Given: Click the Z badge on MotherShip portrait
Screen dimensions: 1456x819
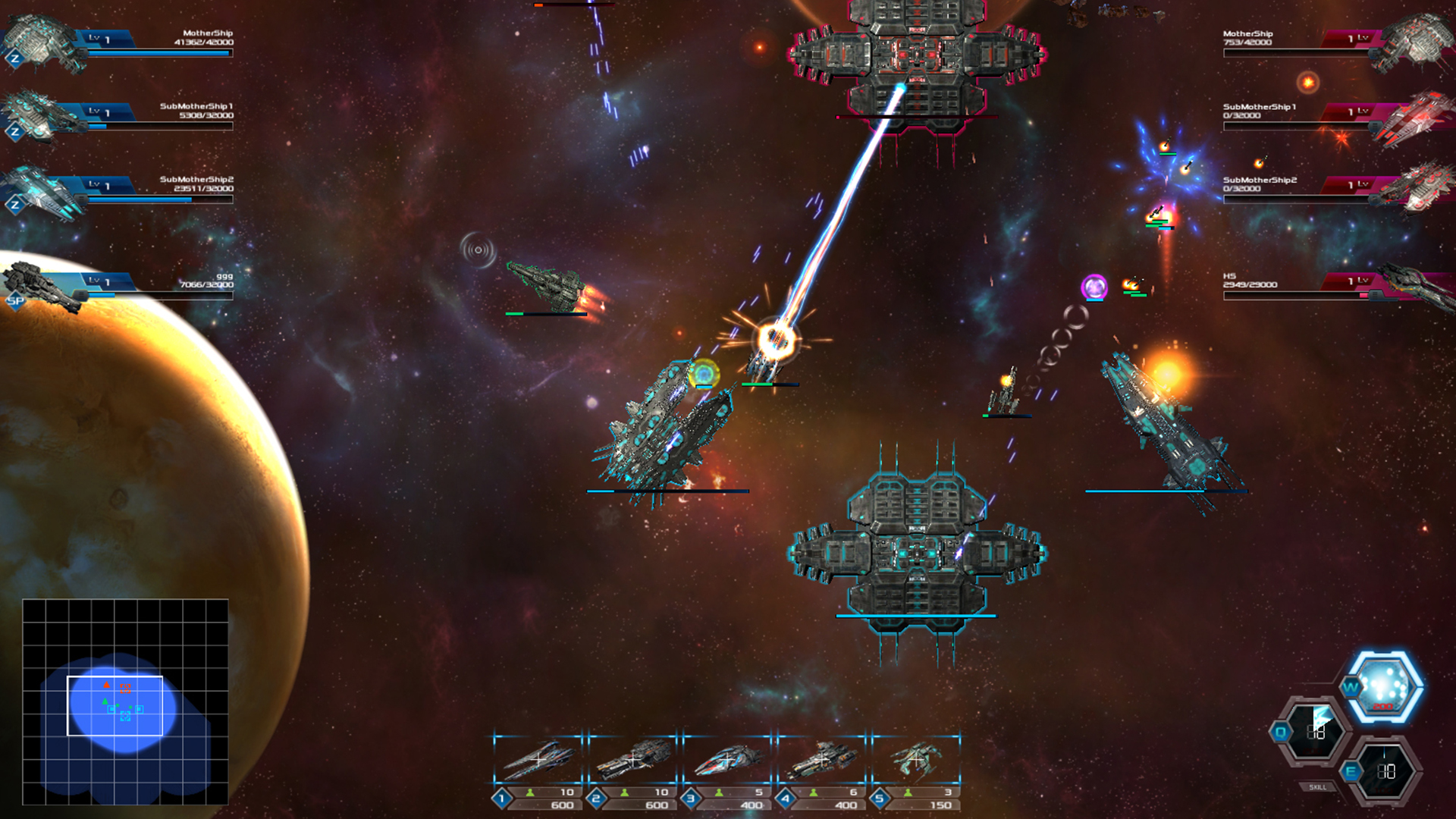Looking at the screenshot, I should point(16,57).
